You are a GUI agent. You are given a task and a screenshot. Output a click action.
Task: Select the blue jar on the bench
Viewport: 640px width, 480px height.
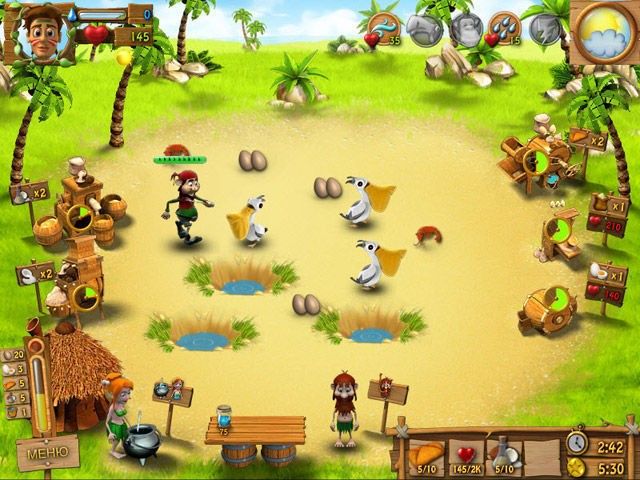point(224,415)
